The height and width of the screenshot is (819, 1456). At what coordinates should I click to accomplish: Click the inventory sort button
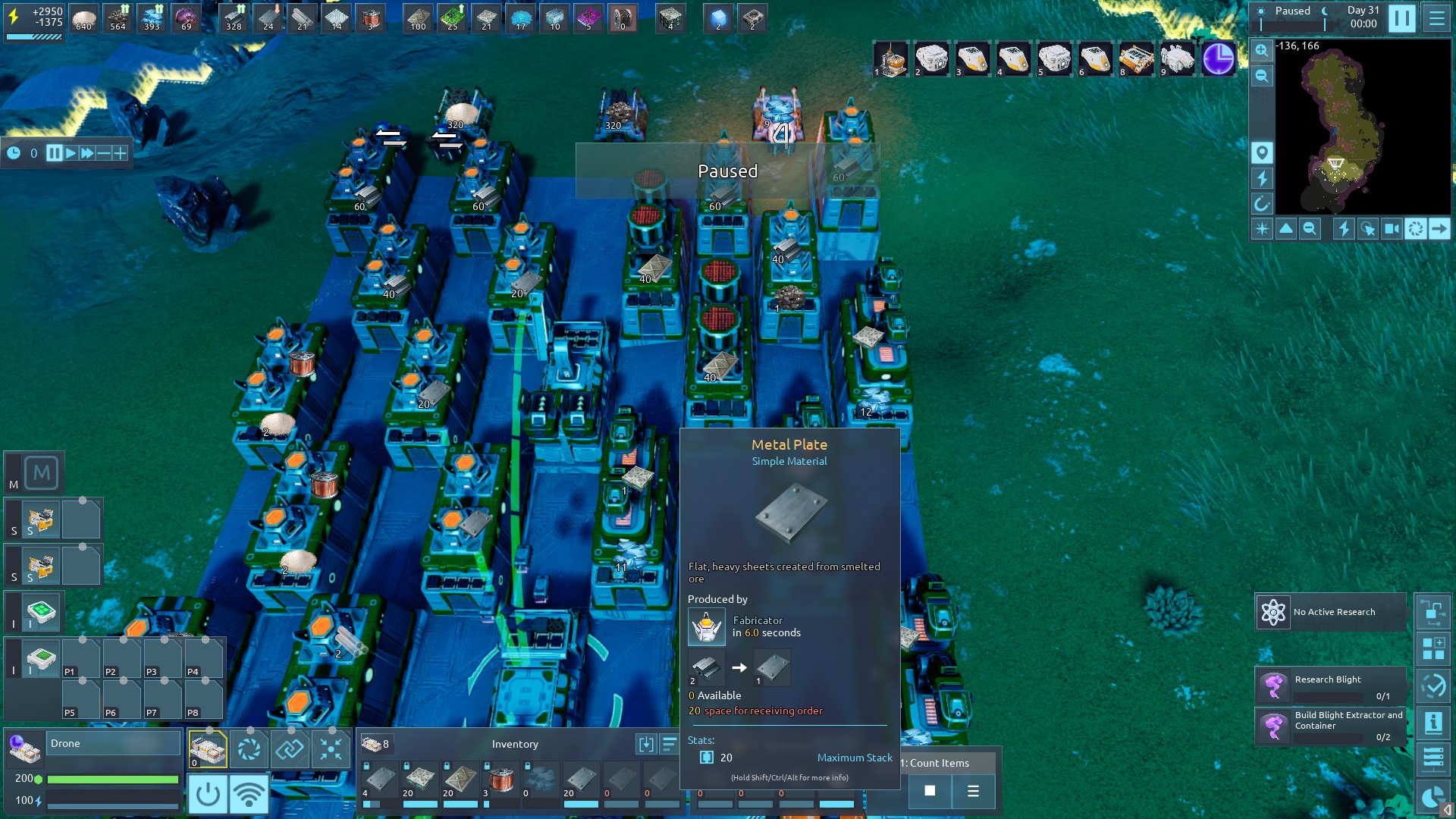tap(669, 745)
